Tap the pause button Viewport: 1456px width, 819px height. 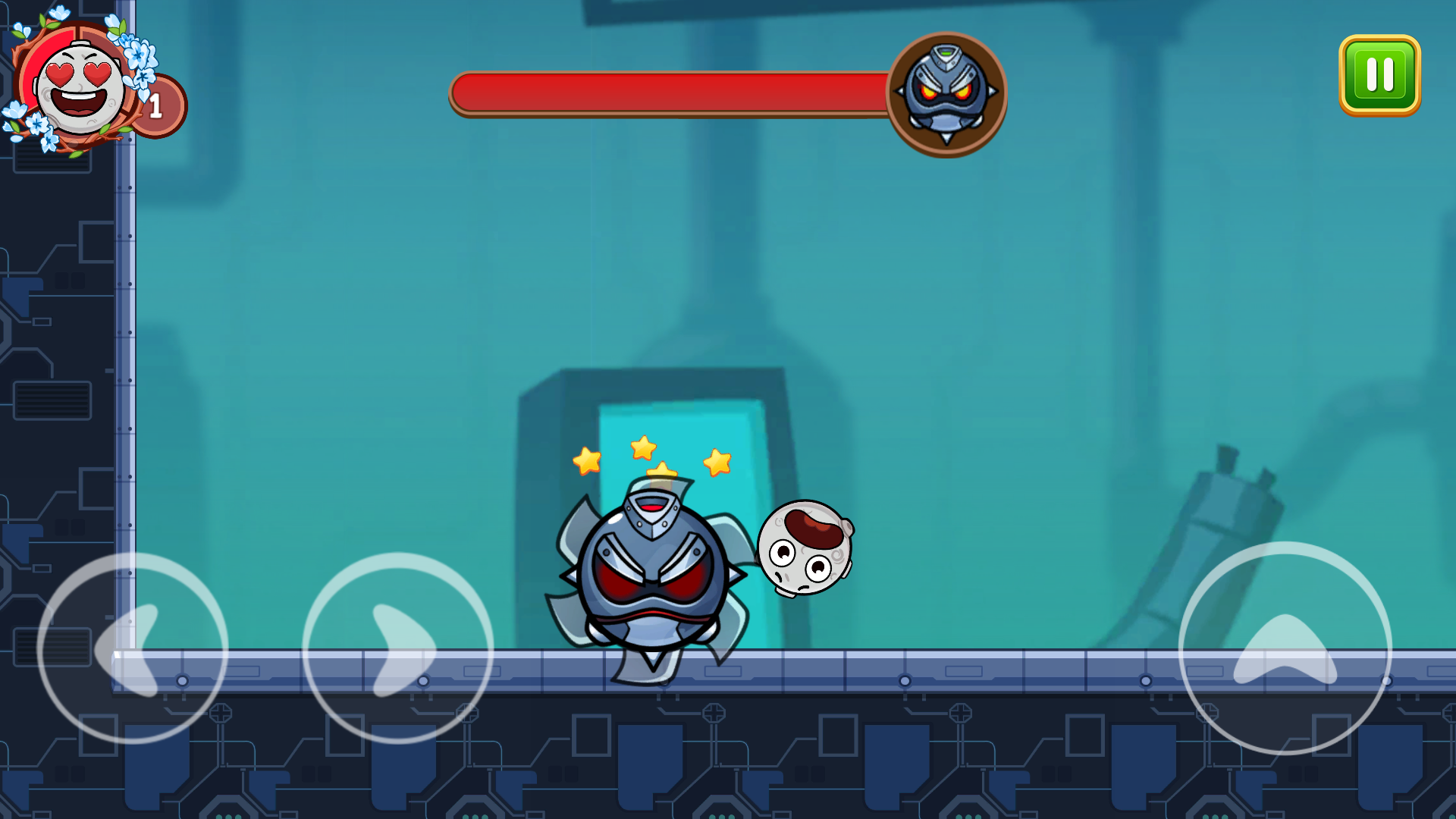click(1380, 73)
